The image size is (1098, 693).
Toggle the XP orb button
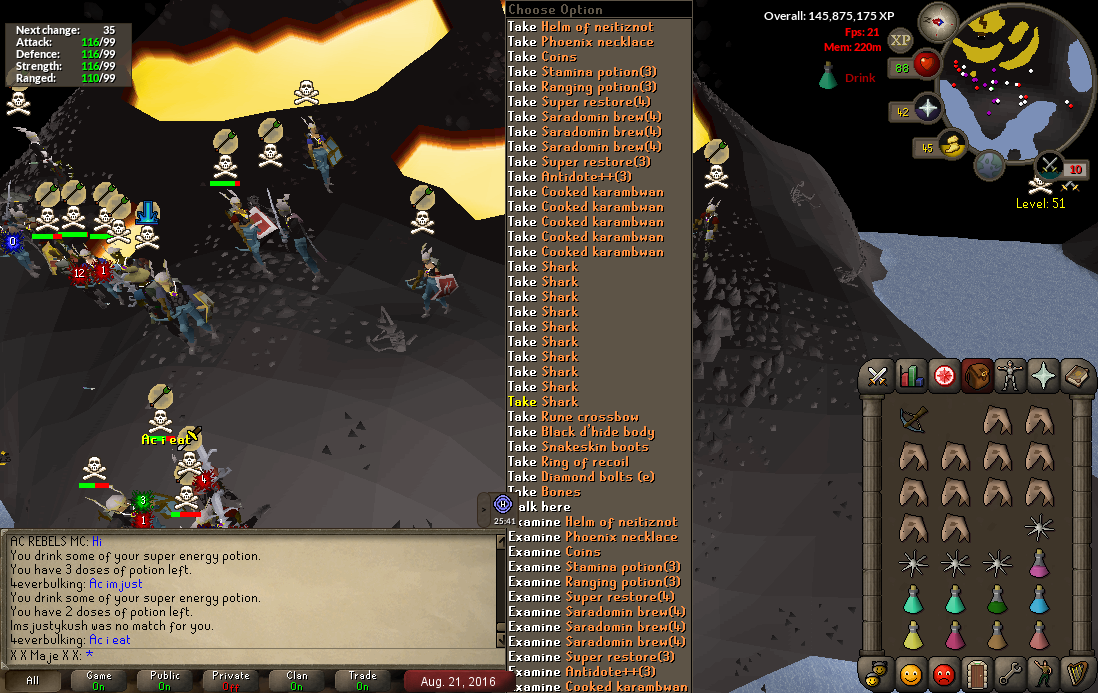coord(900,40)
